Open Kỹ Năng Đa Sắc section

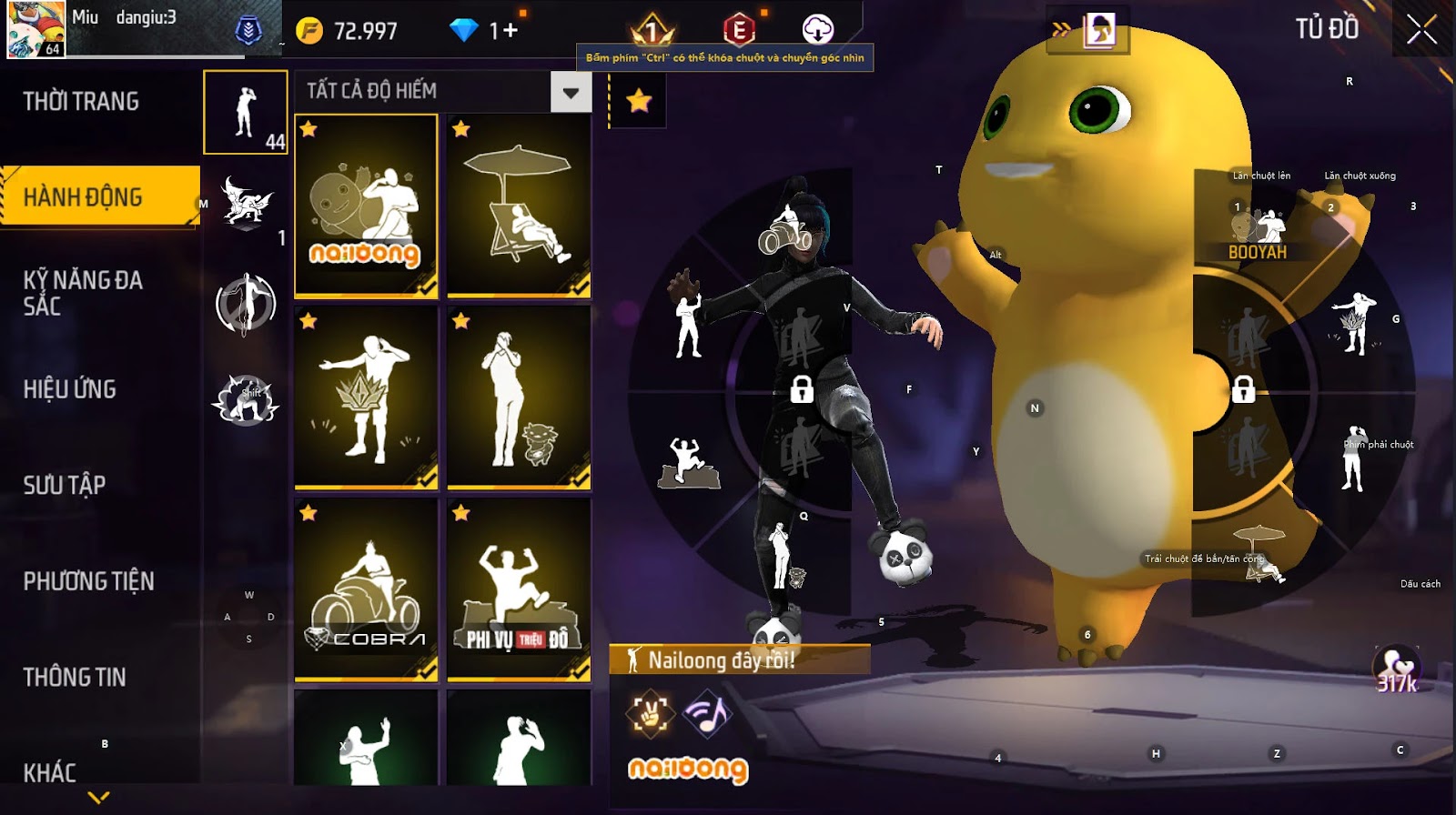(x=83, y=293)
